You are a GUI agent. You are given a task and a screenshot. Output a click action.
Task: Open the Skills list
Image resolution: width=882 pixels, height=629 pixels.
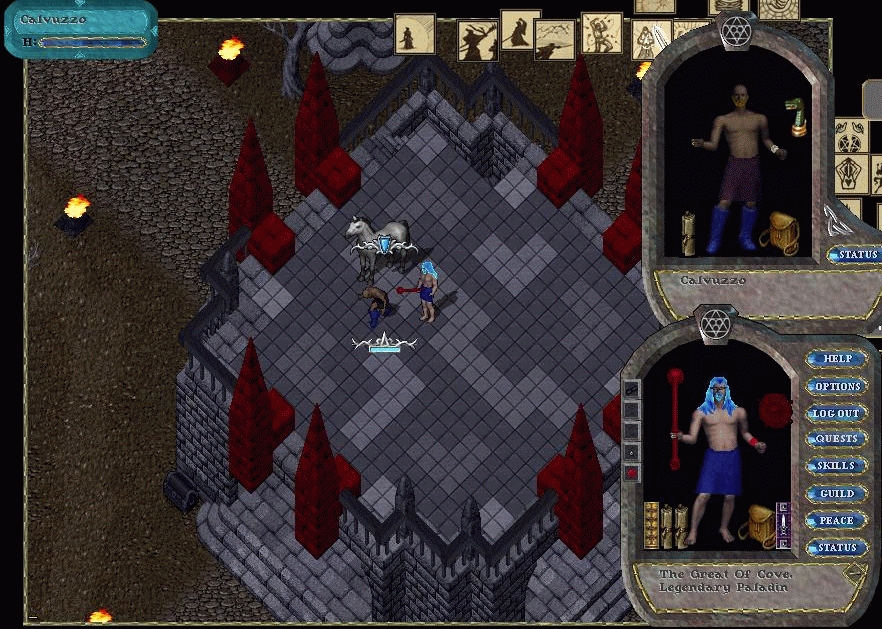tap(836, 466)
